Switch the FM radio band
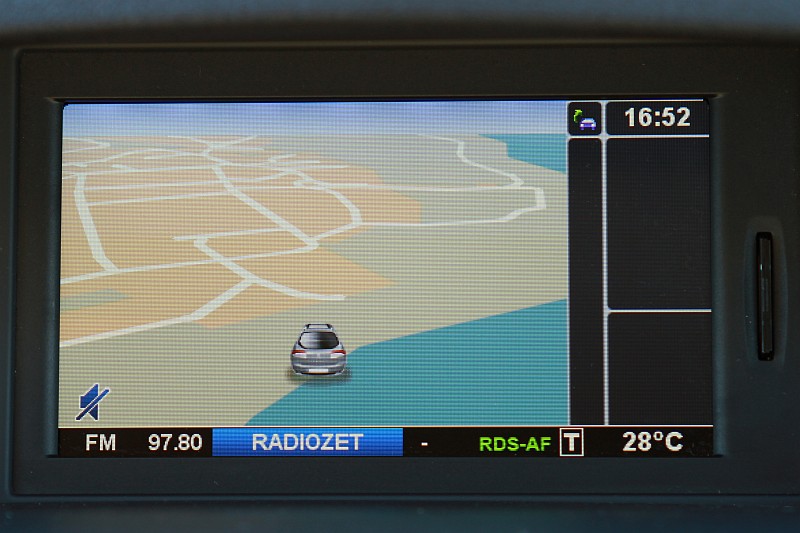 100,442
